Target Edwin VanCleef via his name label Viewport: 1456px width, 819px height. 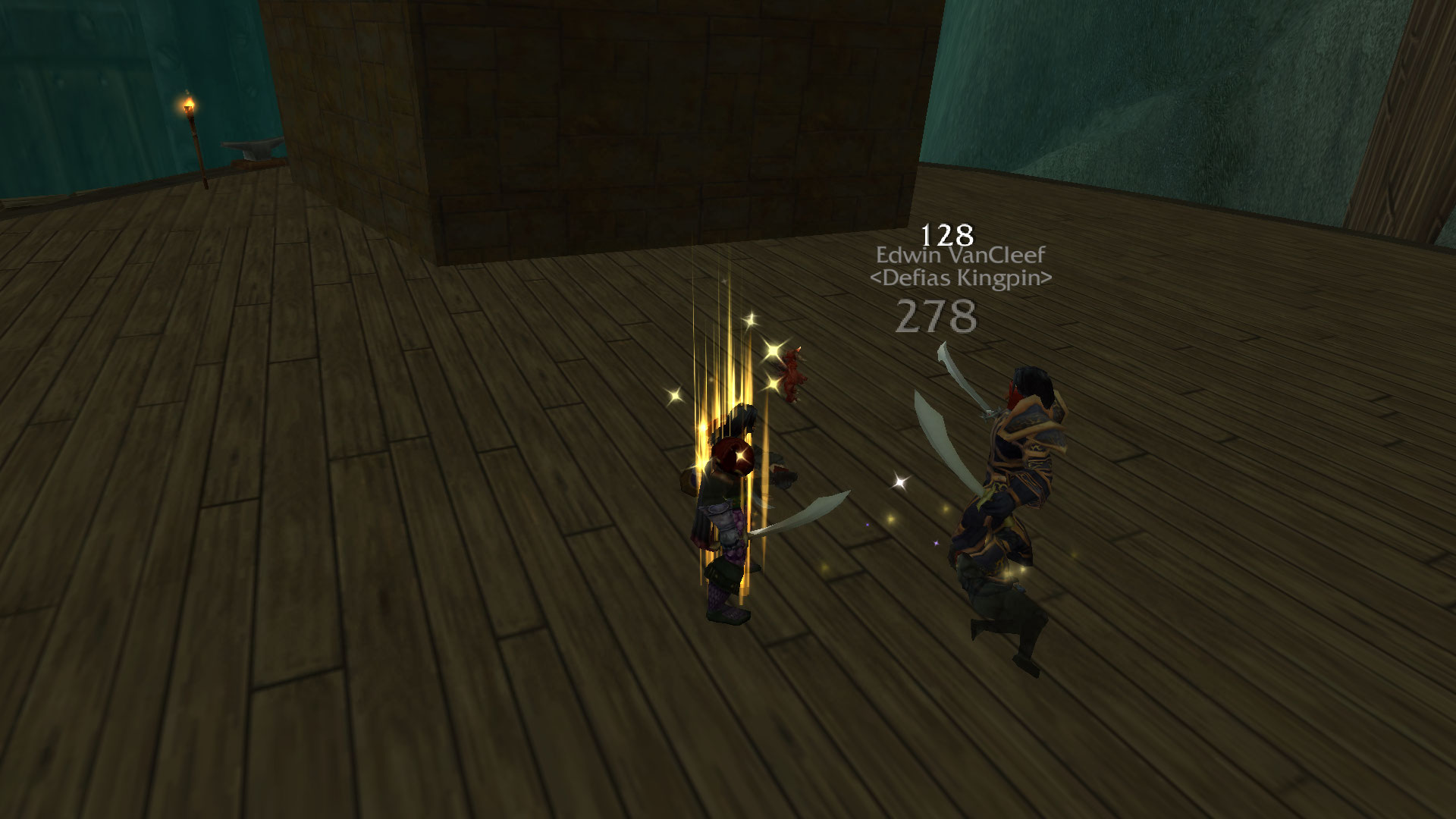click(x=960, y=255)
